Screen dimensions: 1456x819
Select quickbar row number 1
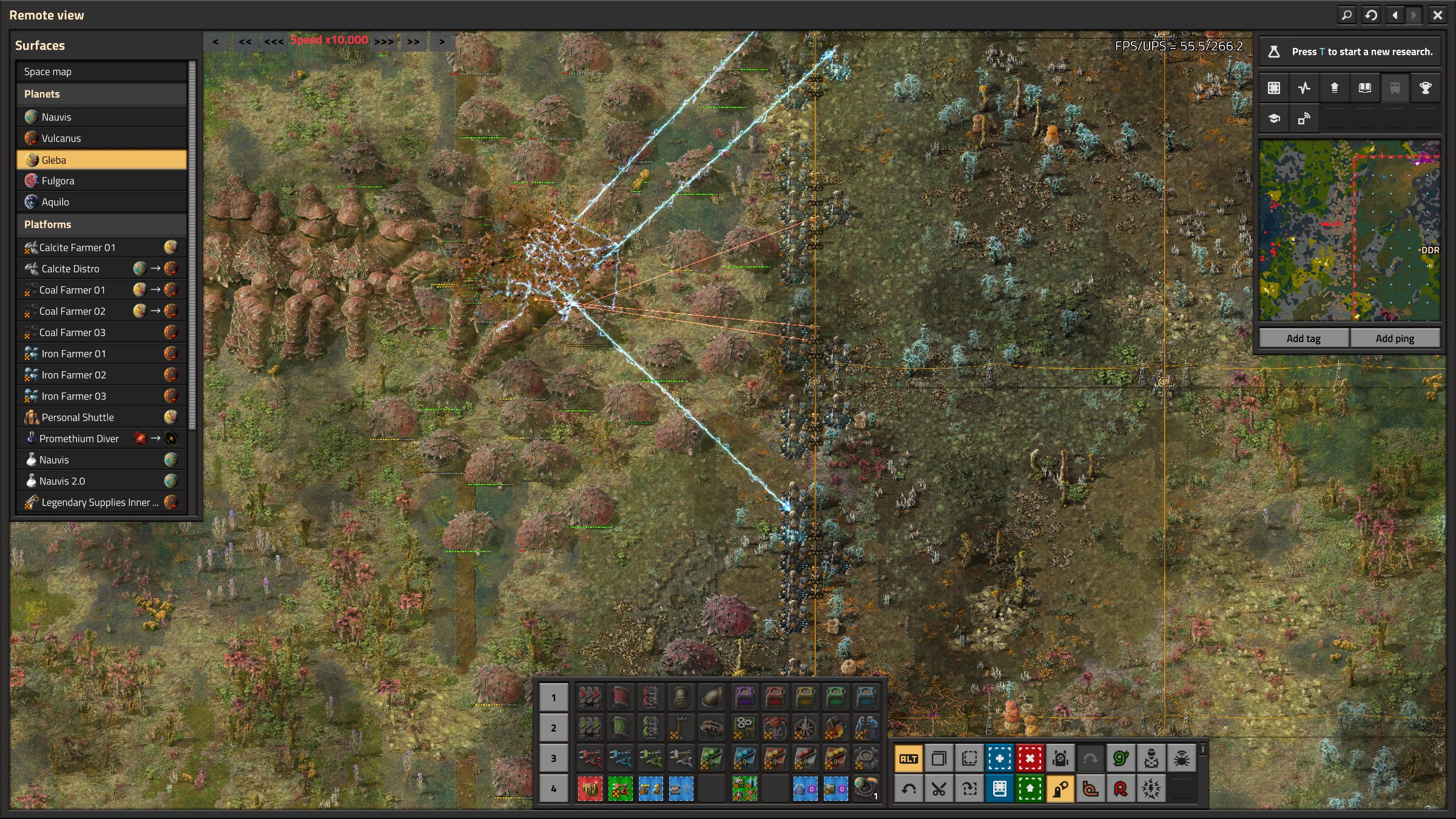(x=553, y=698)
